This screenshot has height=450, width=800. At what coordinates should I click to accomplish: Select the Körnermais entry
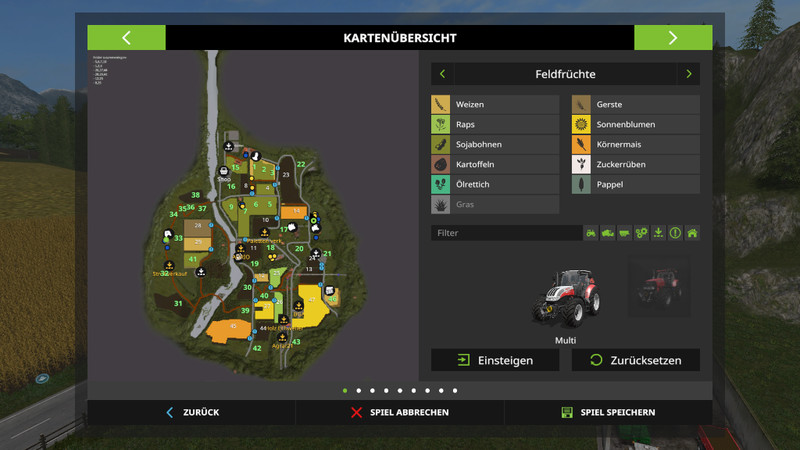coord(635,145)
